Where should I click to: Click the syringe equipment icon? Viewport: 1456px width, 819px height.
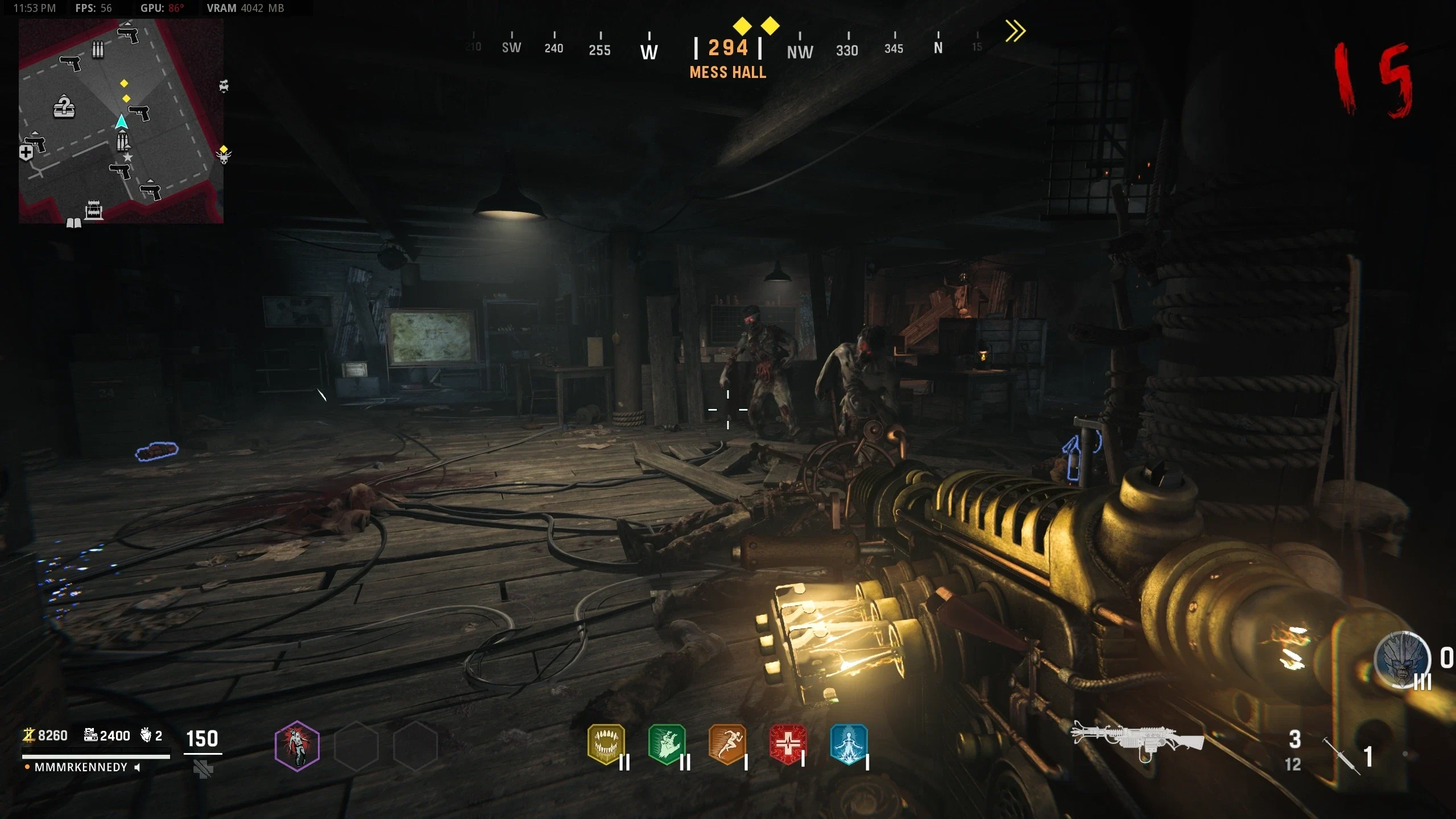(1341, 755)
